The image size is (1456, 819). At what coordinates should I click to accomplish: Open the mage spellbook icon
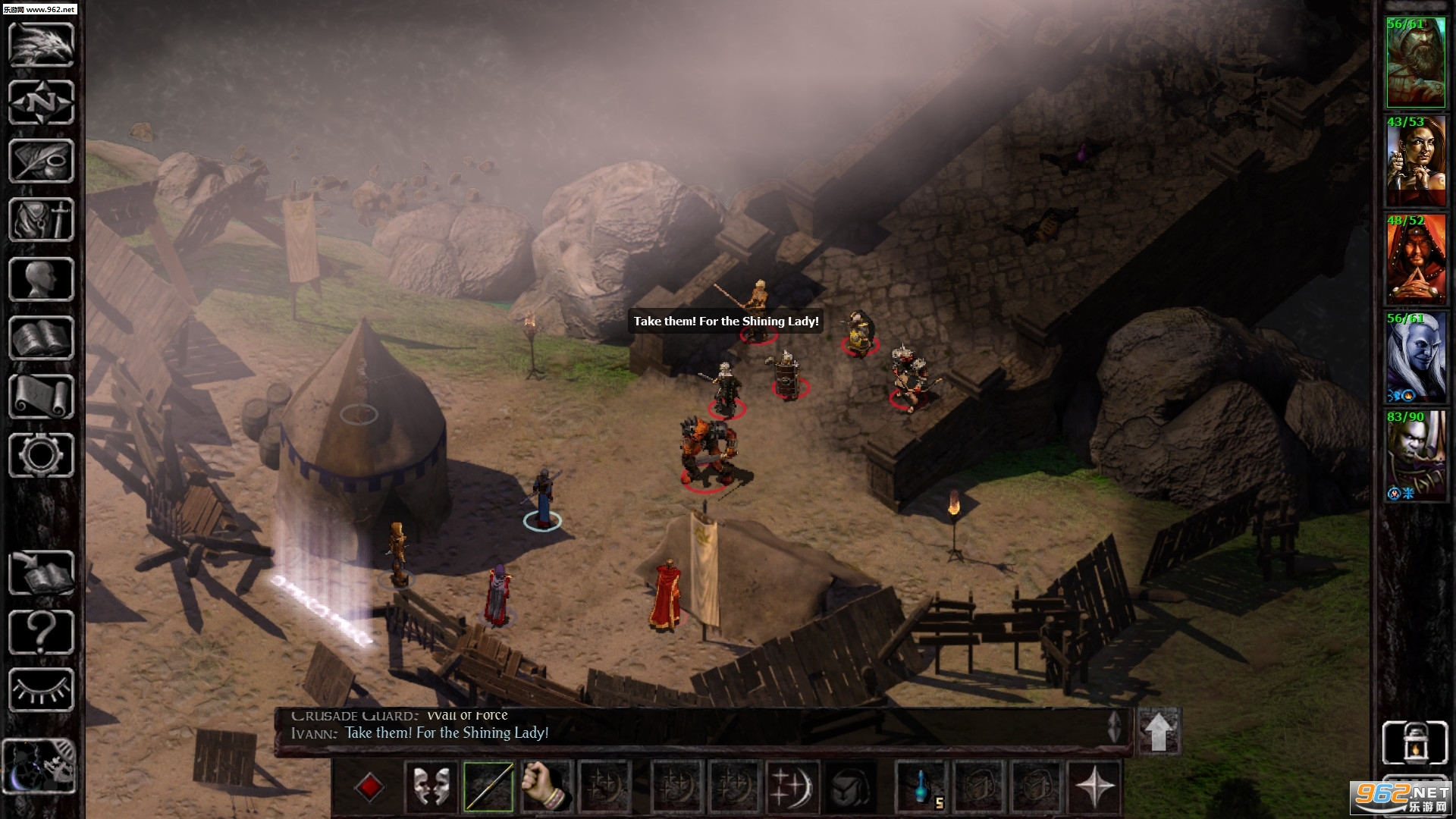pyautogui.click(x=41, y=338)
